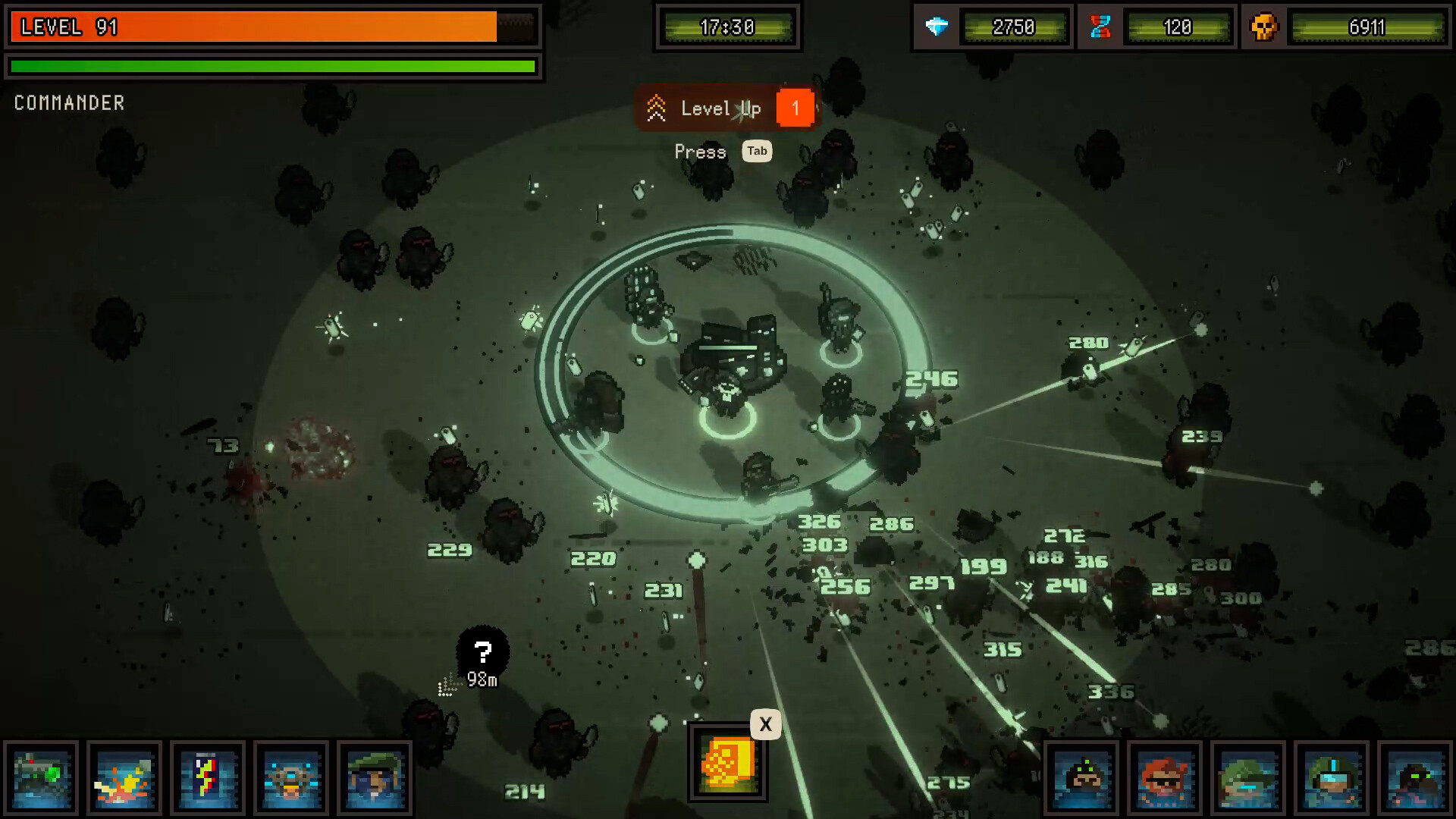Select the green cap cyan-visor soldier portrait

(x=1248, y=778)
